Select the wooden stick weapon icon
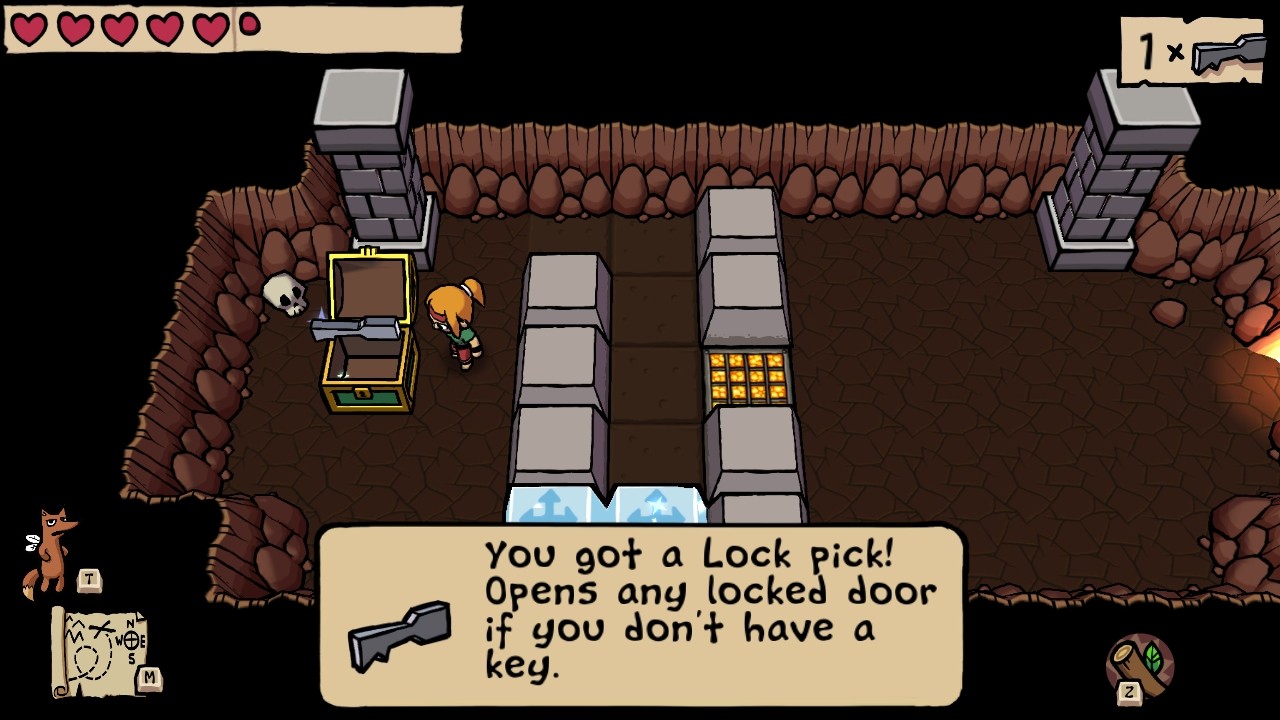 pos(1140,665)
